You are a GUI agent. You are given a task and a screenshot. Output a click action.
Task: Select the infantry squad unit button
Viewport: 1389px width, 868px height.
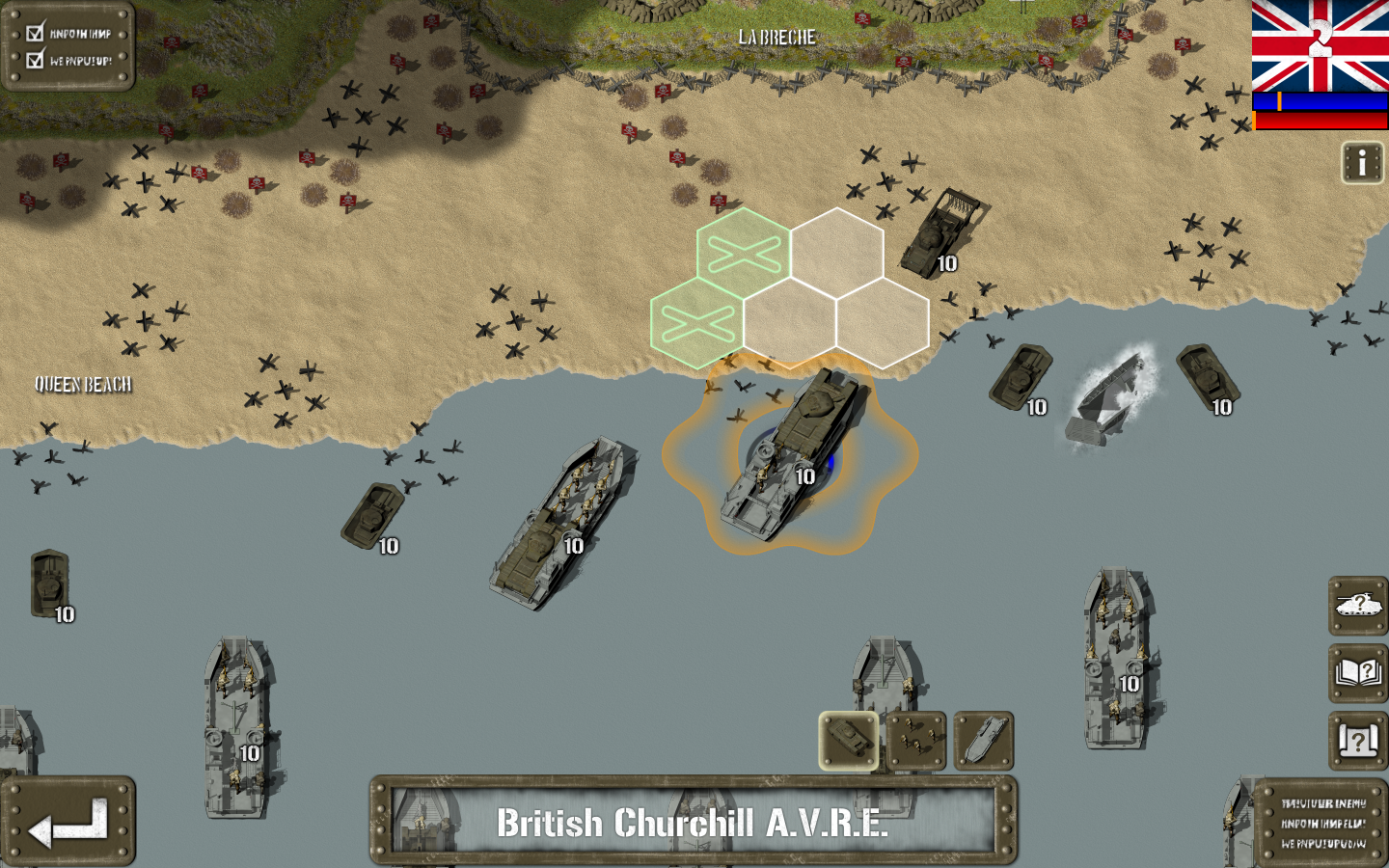tap(914, 740)
